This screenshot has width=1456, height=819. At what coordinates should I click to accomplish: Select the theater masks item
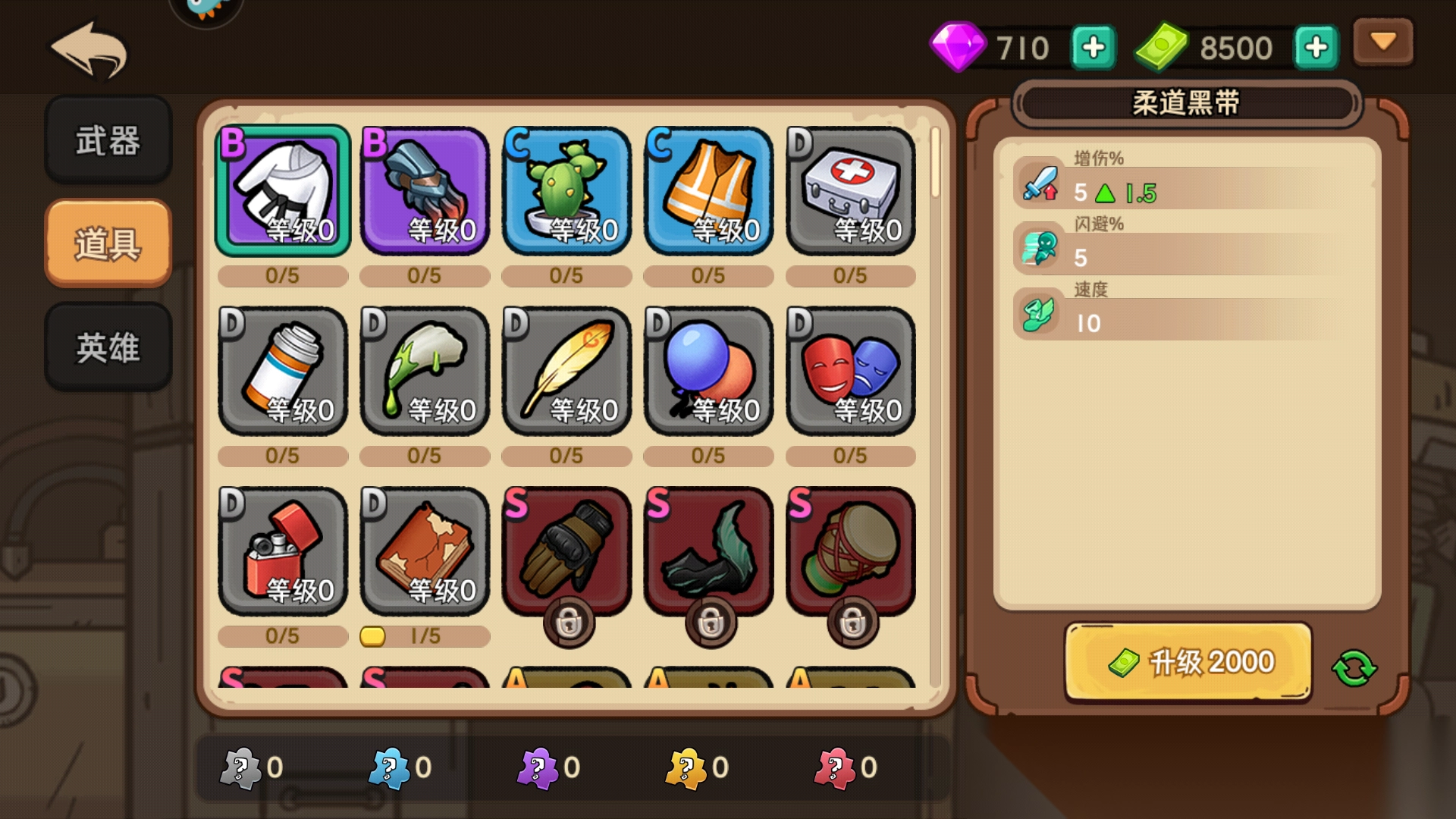pos(850,370)
